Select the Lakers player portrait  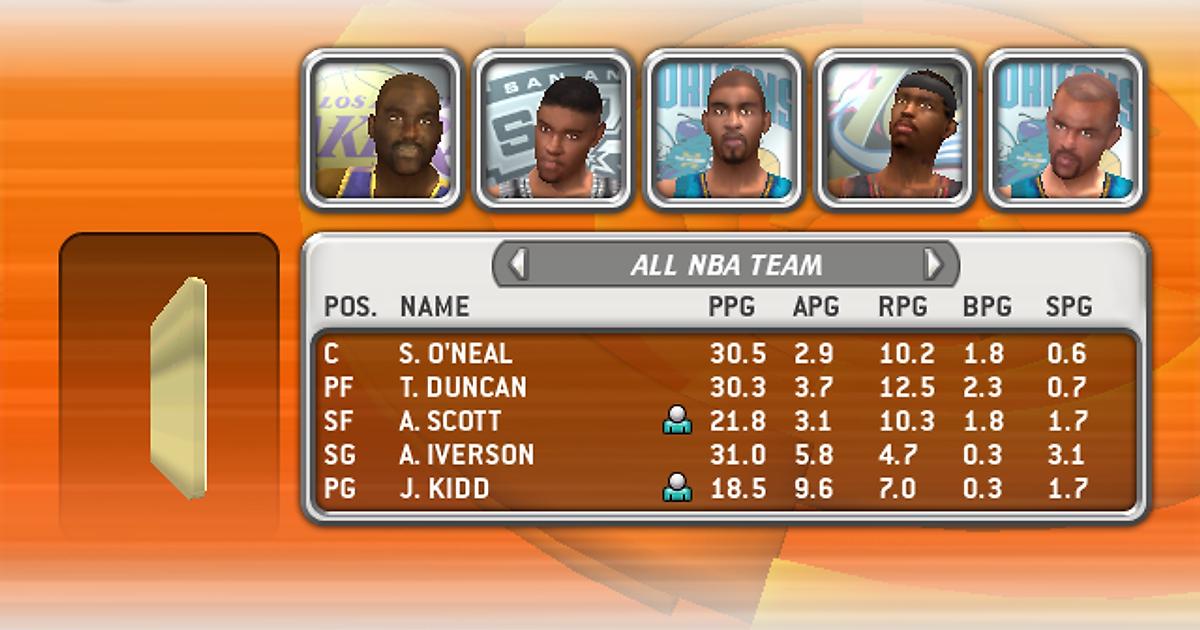382,130
